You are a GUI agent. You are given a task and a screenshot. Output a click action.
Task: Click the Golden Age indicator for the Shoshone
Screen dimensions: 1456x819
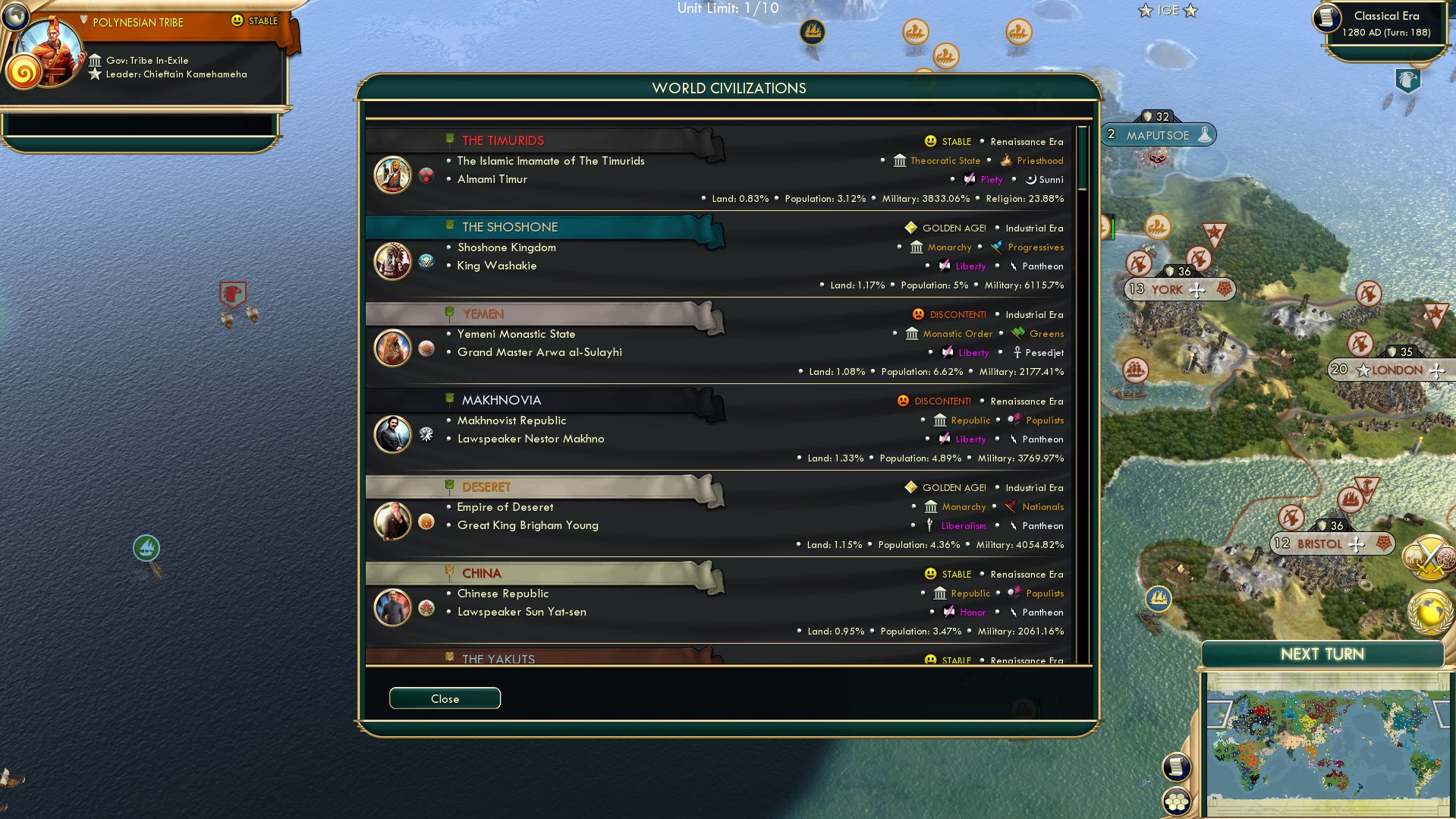coord(909,228)
